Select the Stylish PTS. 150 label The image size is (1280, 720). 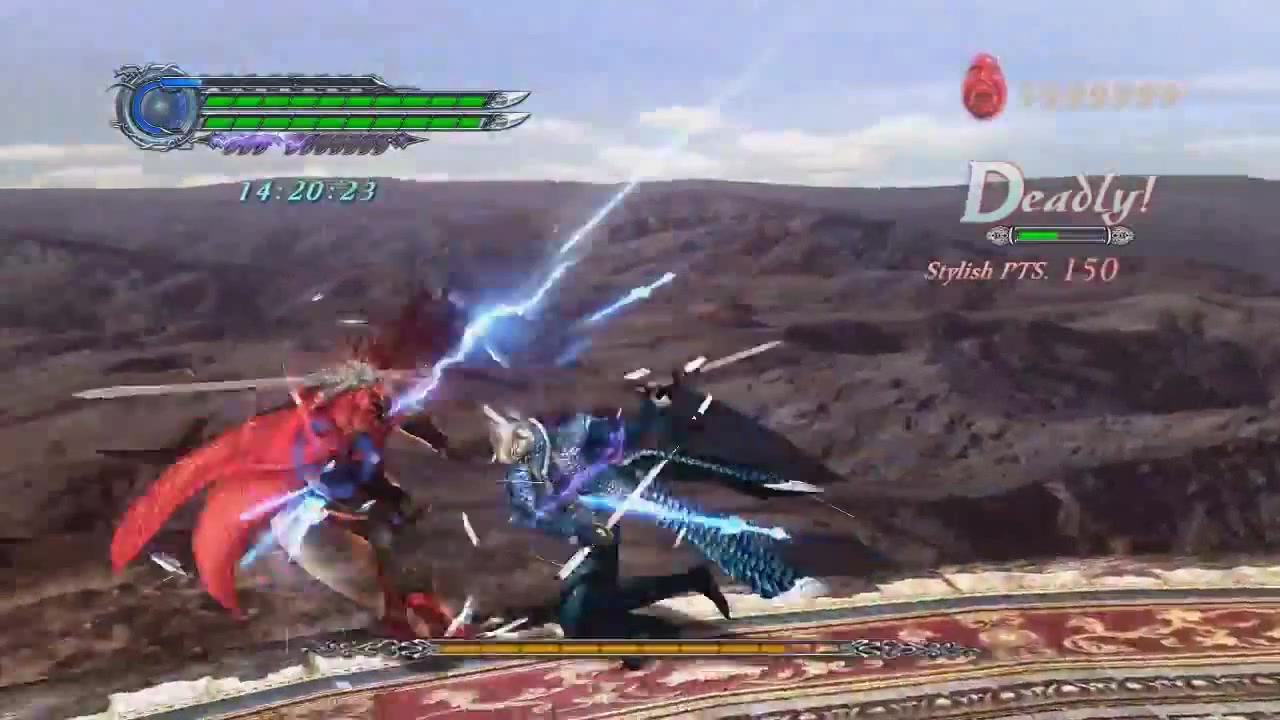click(x=1023, y=270)
